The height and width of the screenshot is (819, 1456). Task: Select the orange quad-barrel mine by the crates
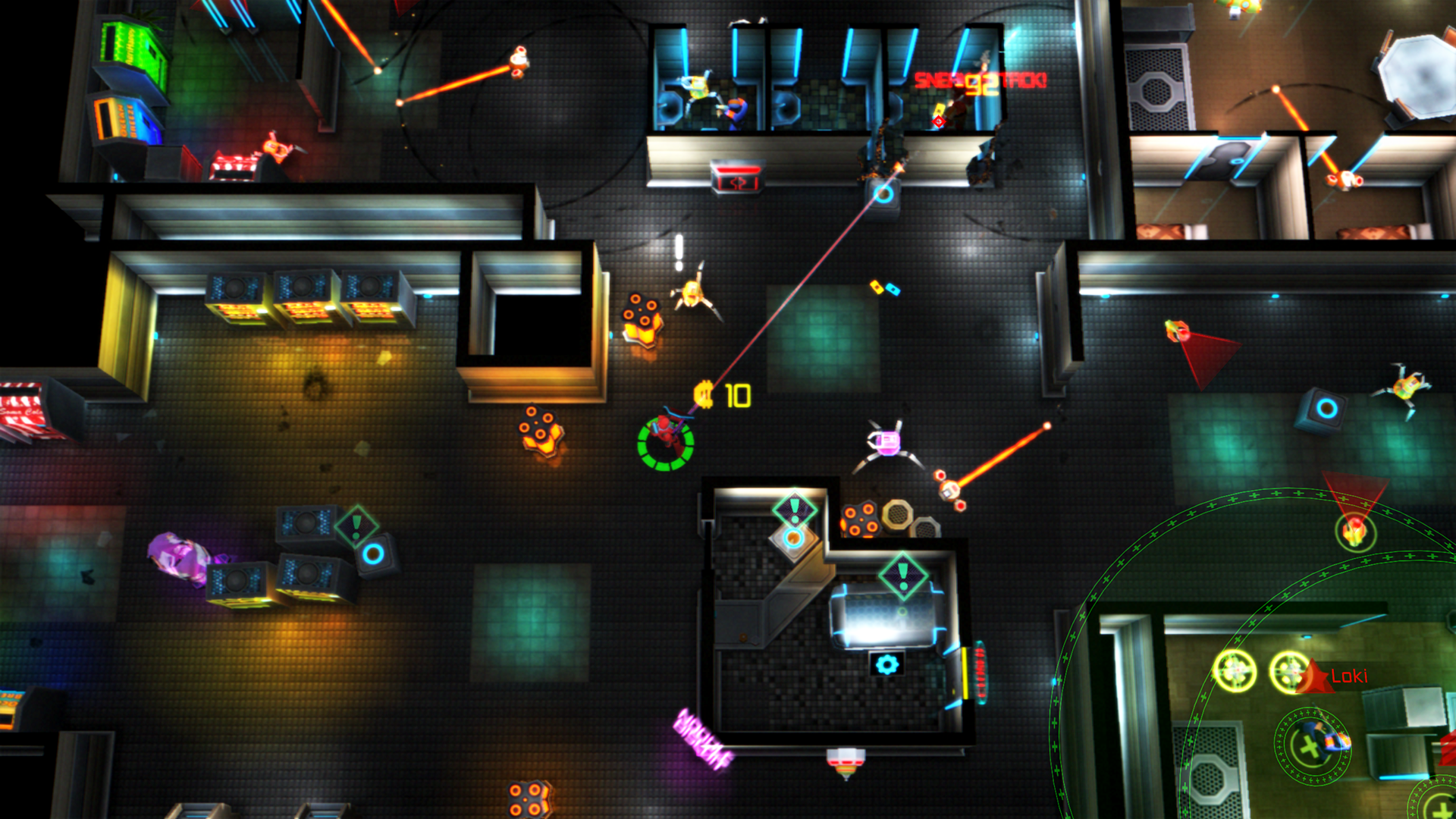861,519
